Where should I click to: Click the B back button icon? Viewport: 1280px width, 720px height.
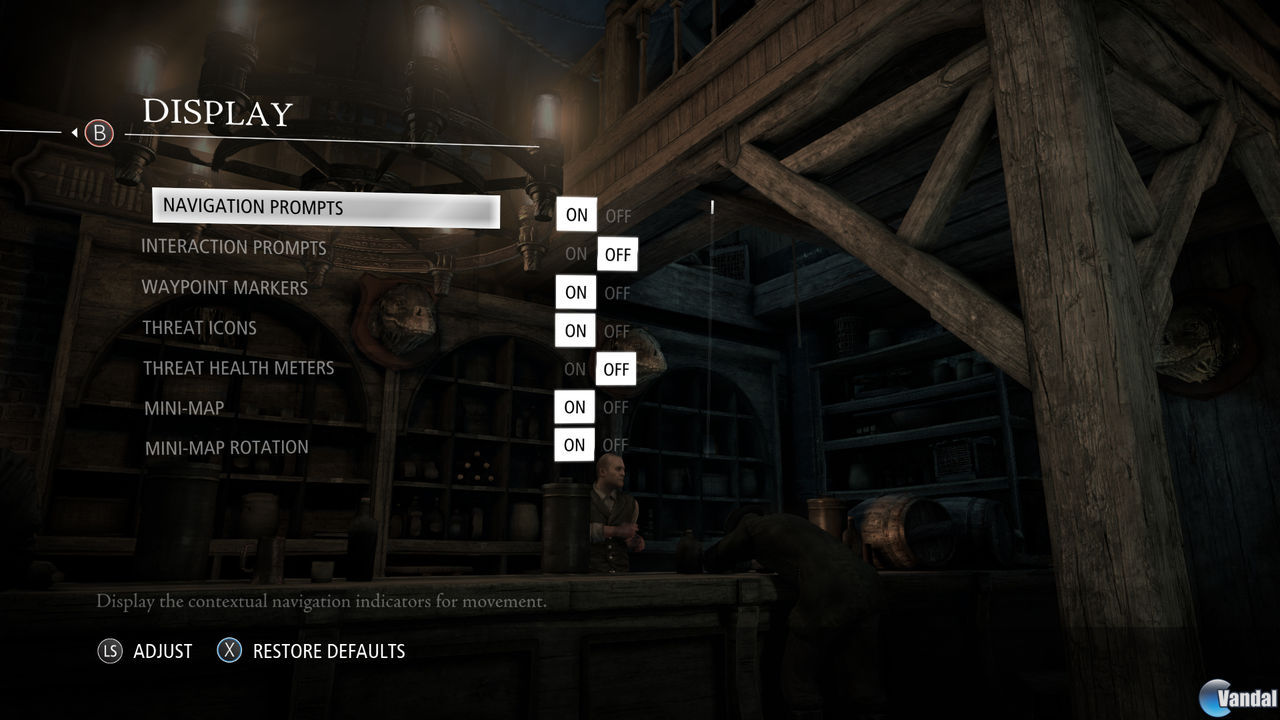click(99, 132)
